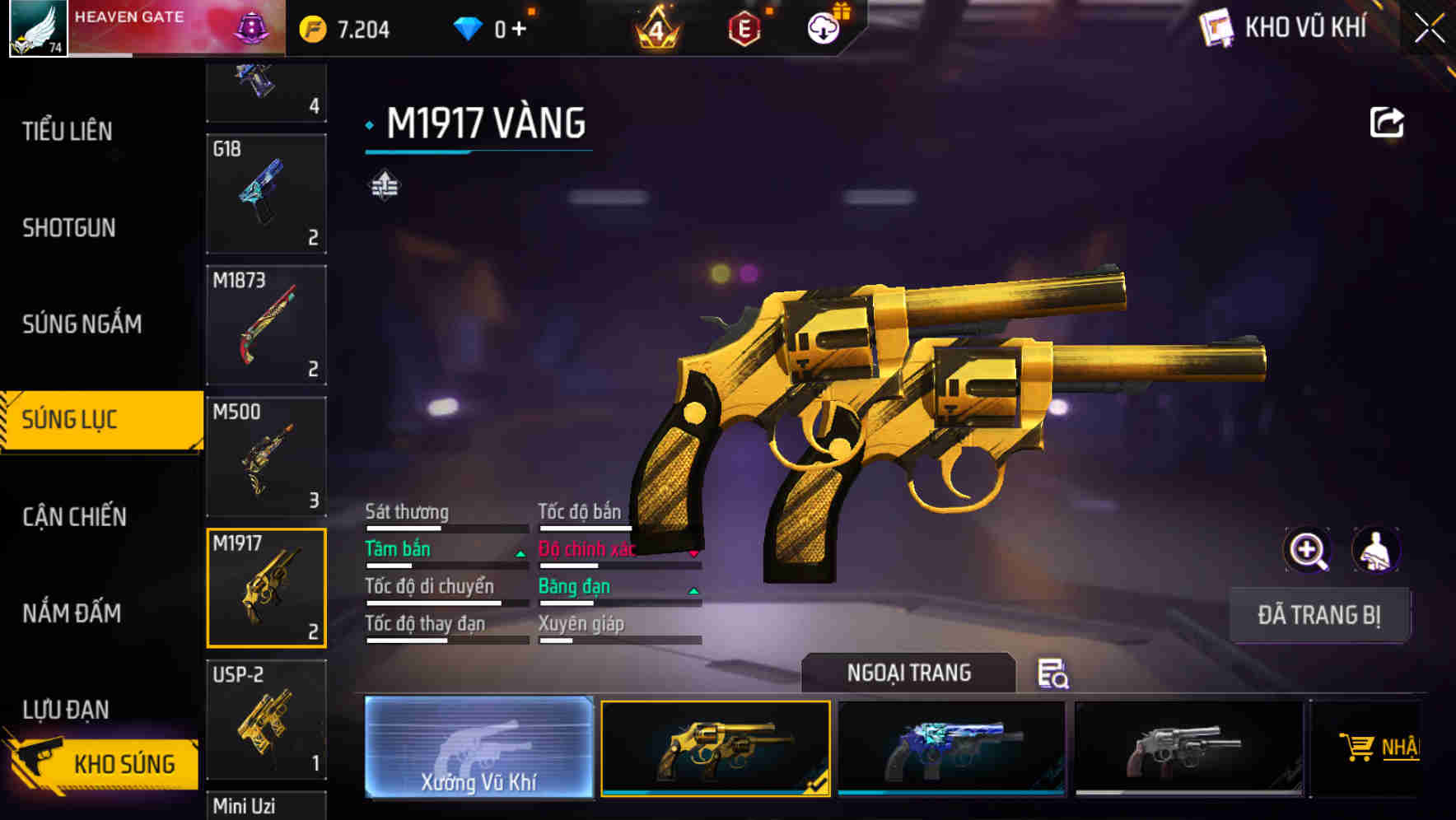Switch to the SHOTGUN category
Viewport: 1456px width, 820px height.
click(x=70, y=227)
